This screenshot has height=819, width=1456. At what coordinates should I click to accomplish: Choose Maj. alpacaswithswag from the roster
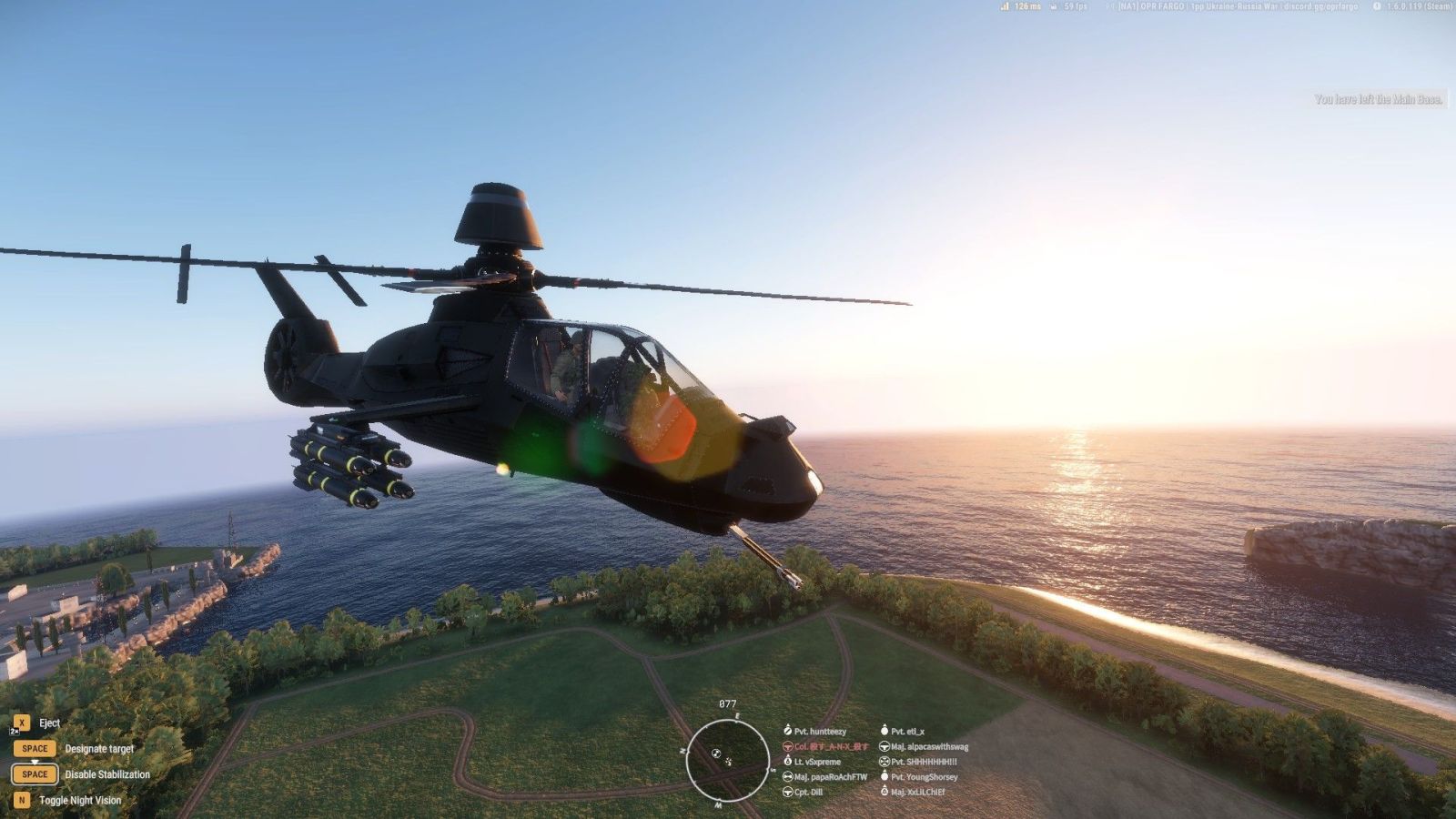pos(928,746)
